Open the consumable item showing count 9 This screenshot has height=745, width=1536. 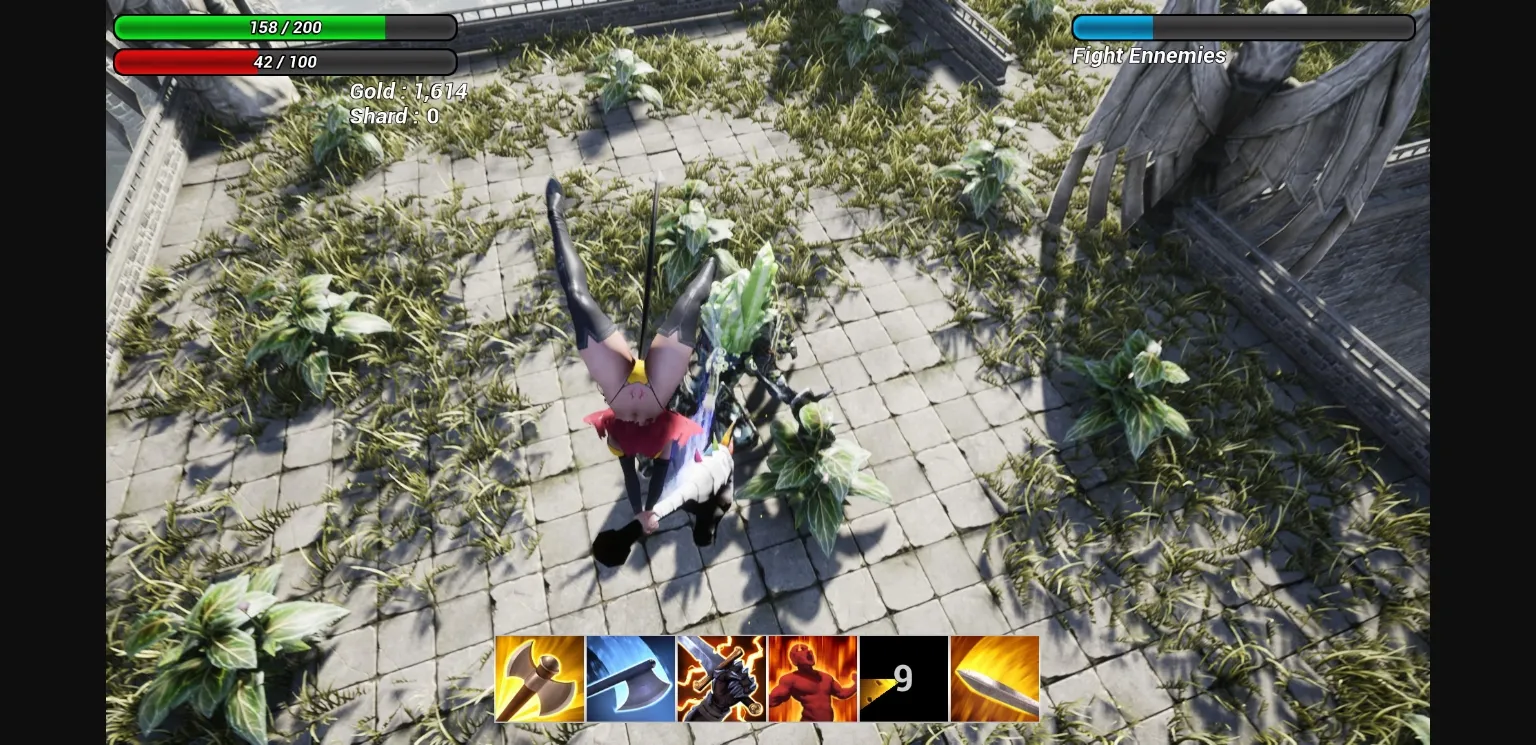click(x=903, y=678)
